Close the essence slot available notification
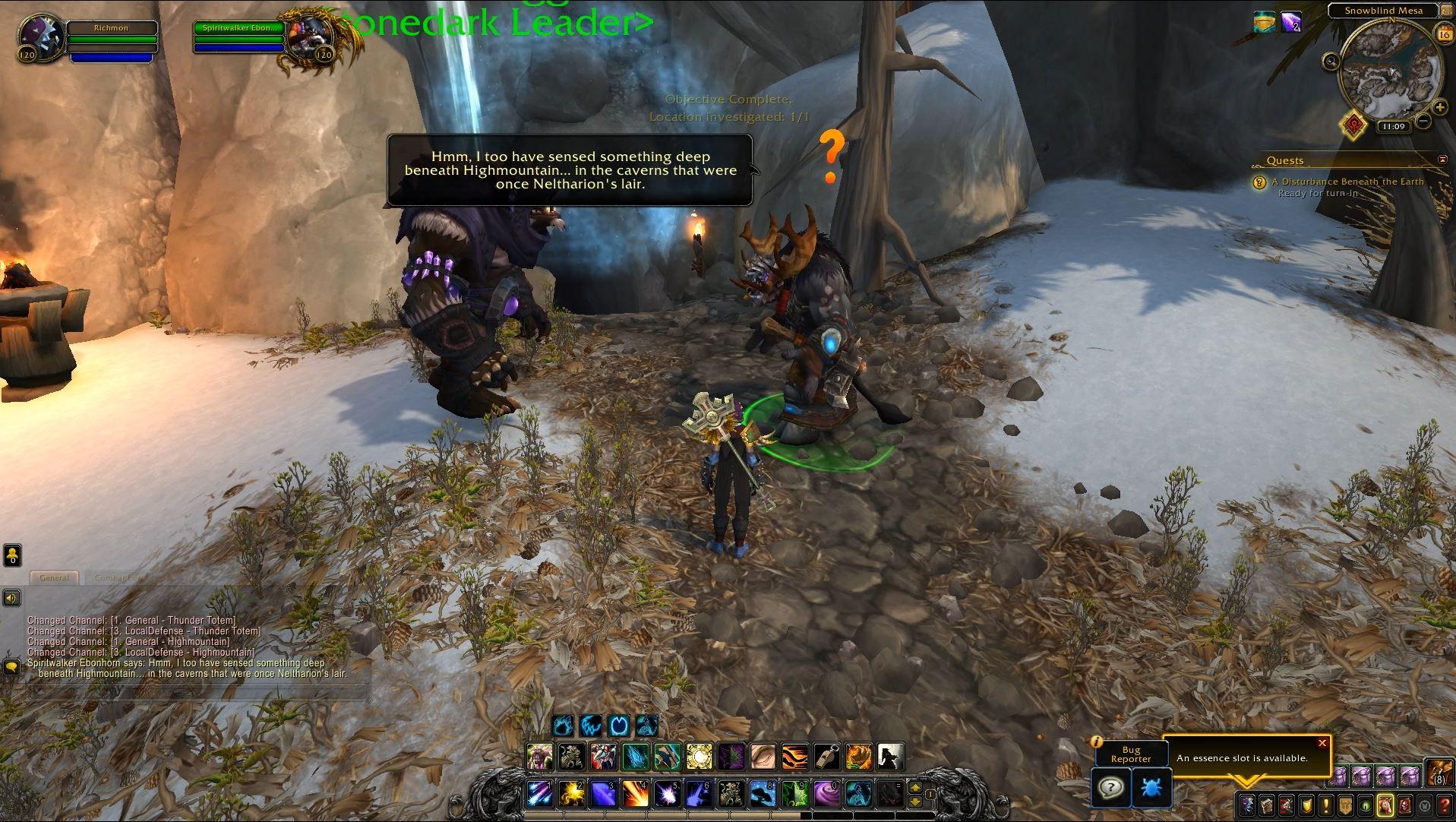This screenshot has height=822, width=1456. tap(1322, 743)
